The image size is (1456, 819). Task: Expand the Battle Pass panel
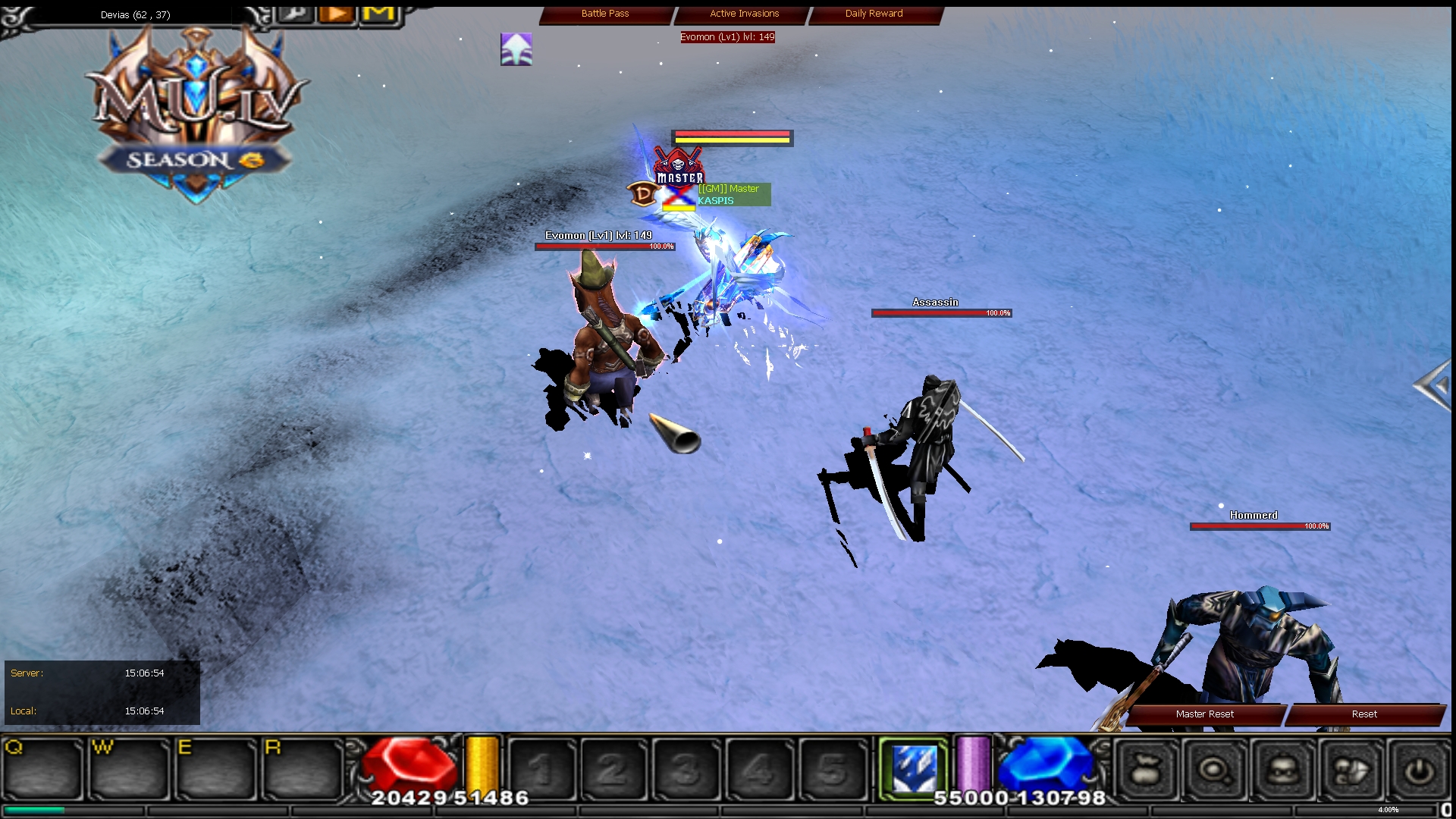[604, 13]
